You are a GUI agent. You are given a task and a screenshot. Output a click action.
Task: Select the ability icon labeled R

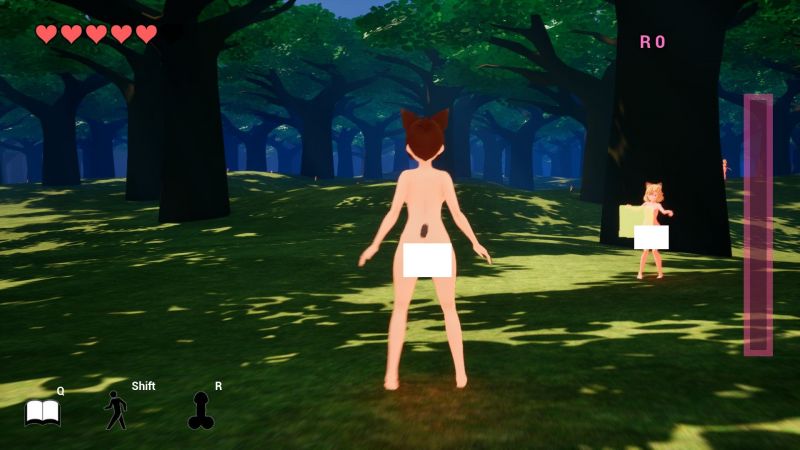(201, 410)
